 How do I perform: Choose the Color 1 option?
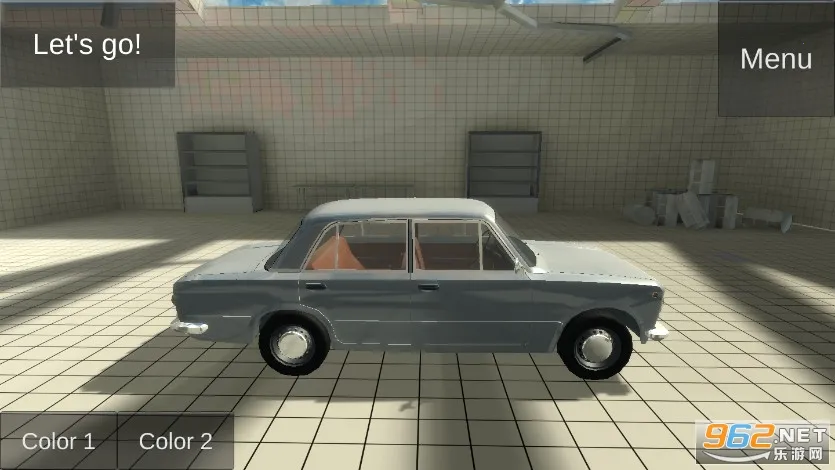[x=58, y=441]
